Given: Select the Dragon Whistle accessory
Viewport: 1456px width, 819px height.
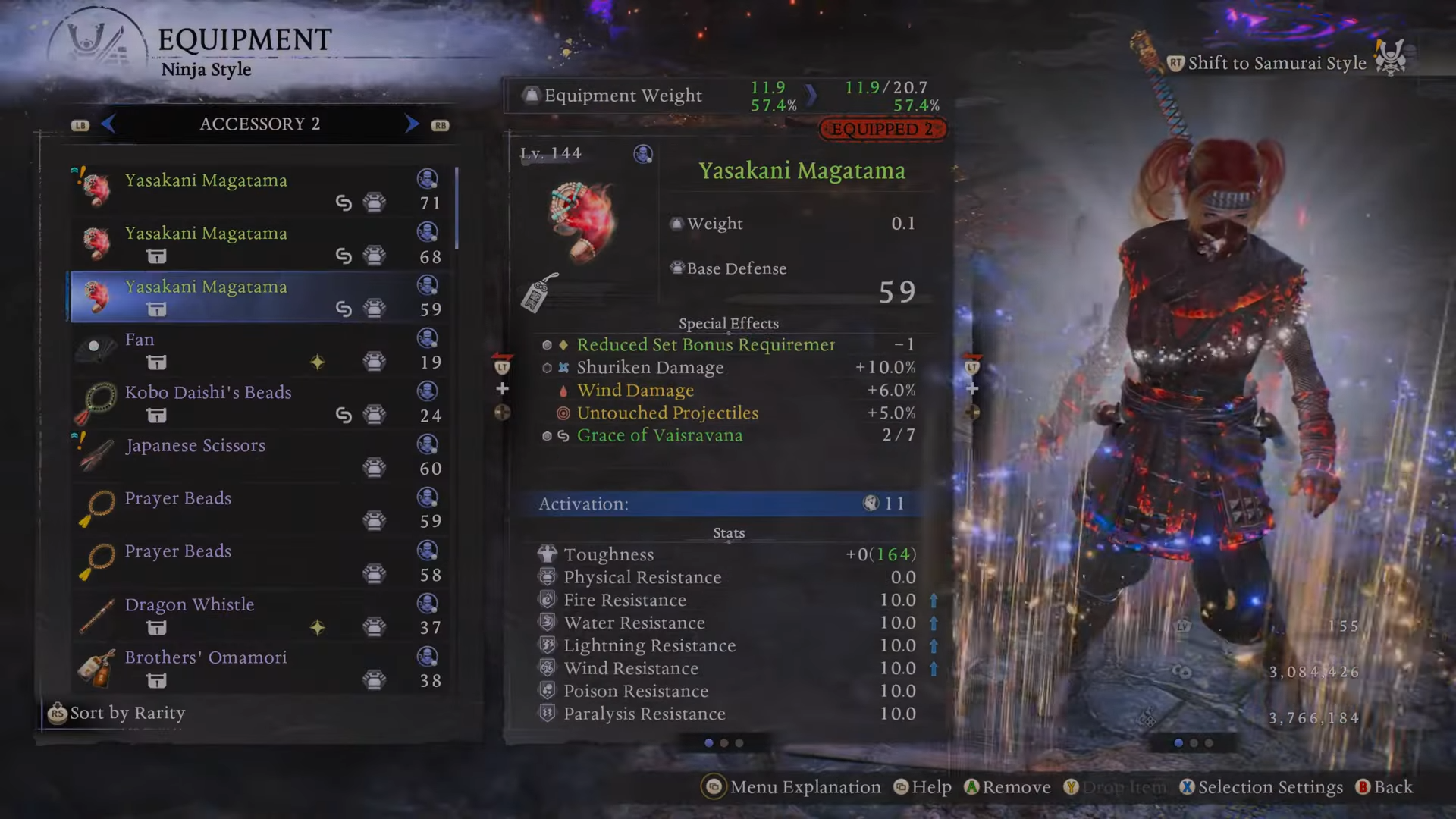Looking at the screenshot, I should [258, 615].
